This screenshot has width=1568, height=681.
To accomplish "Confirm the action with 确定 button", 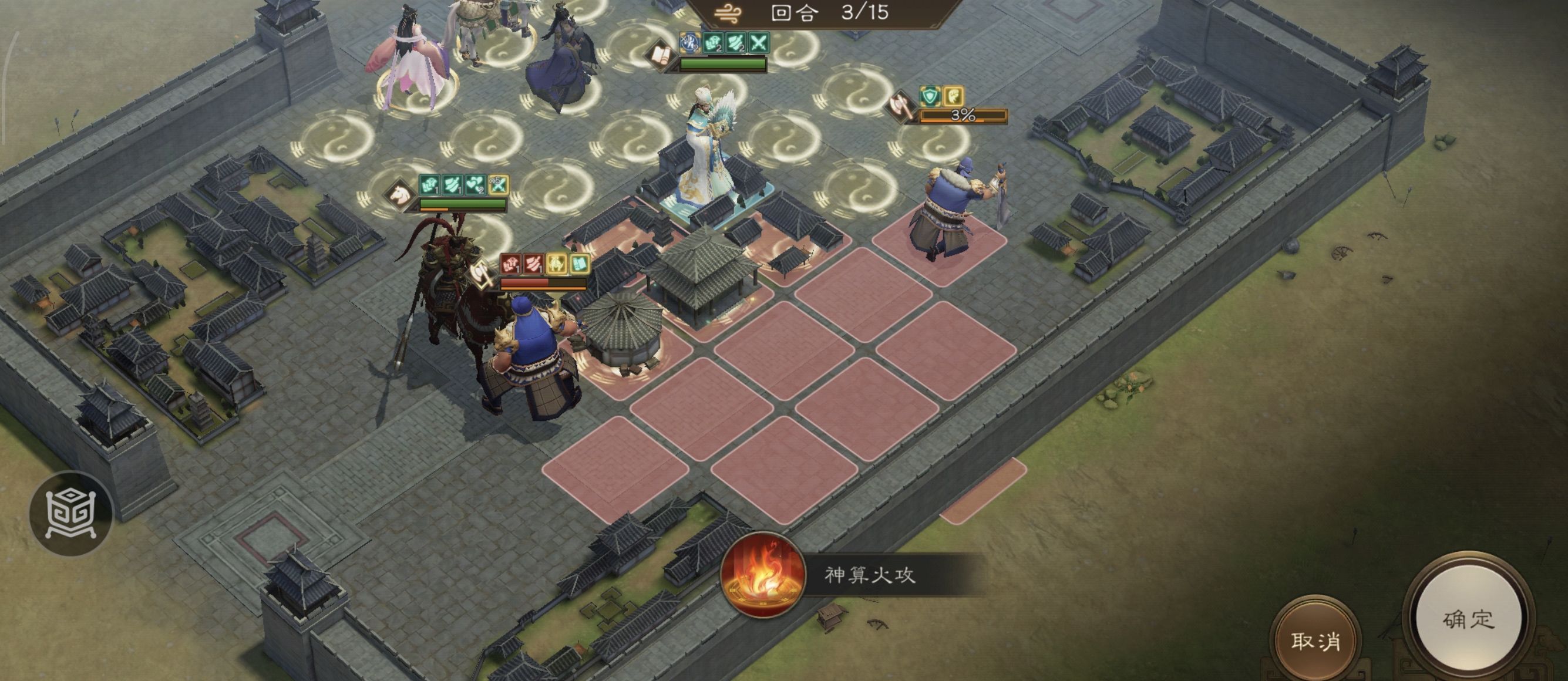I will click(x=1468, y=619).
